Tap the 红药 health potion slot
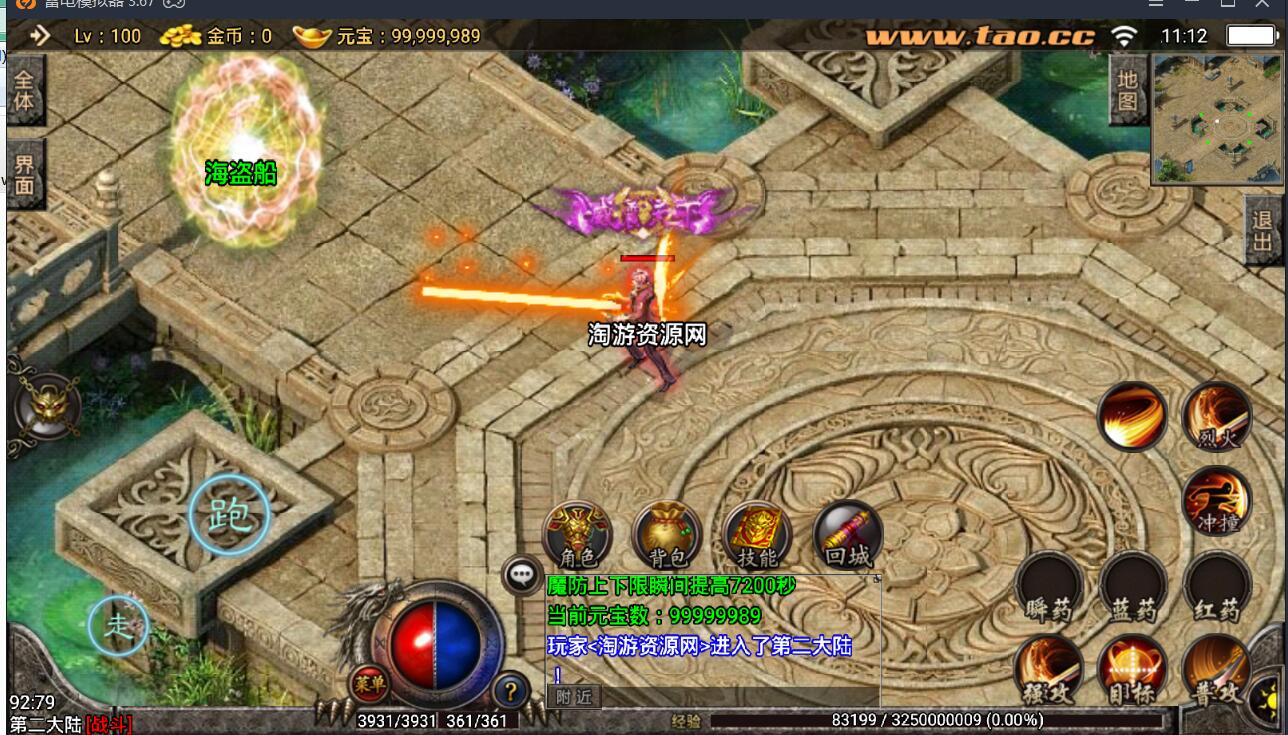Screen dimensions: 1288x735 click(1216, 586)
